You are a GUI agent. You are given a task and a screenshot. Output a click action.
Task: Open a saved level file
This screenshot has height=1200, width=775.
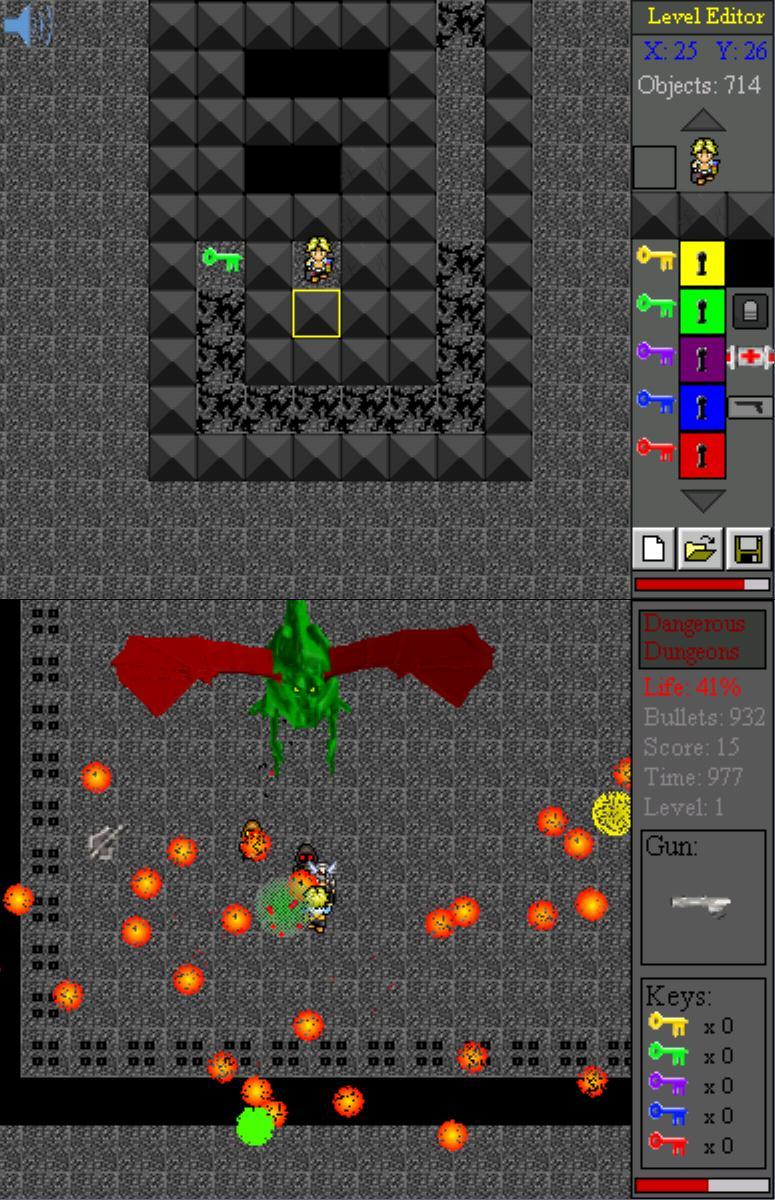(x=702, y=549)
